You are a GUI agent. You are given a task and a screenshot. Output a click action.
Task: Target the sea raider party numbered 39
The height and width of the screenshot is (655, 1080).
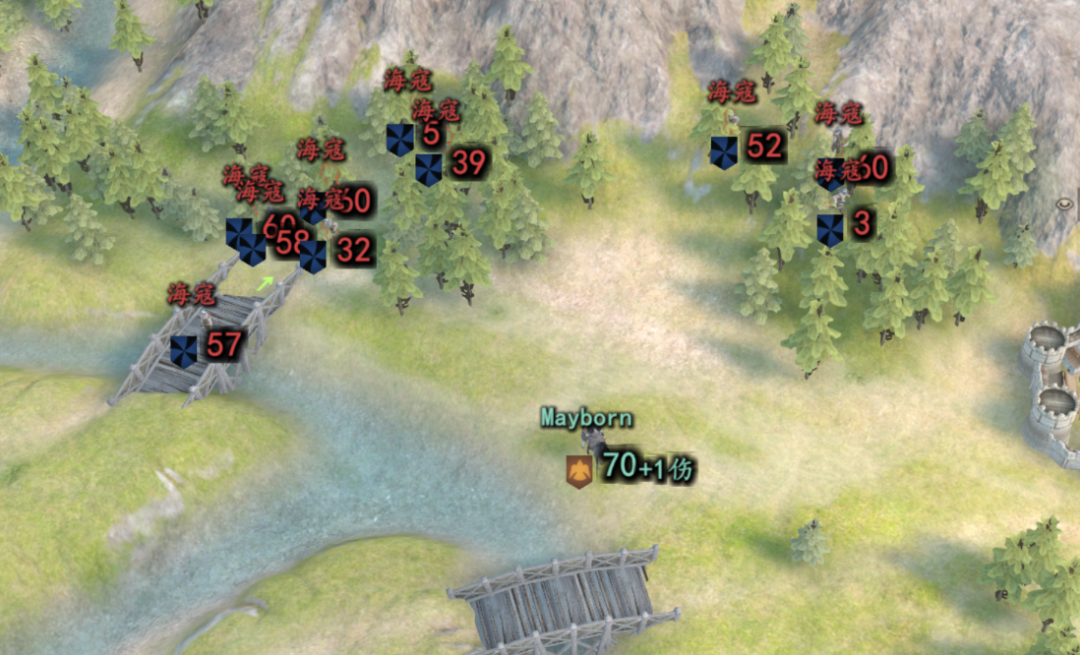point(429,169)
